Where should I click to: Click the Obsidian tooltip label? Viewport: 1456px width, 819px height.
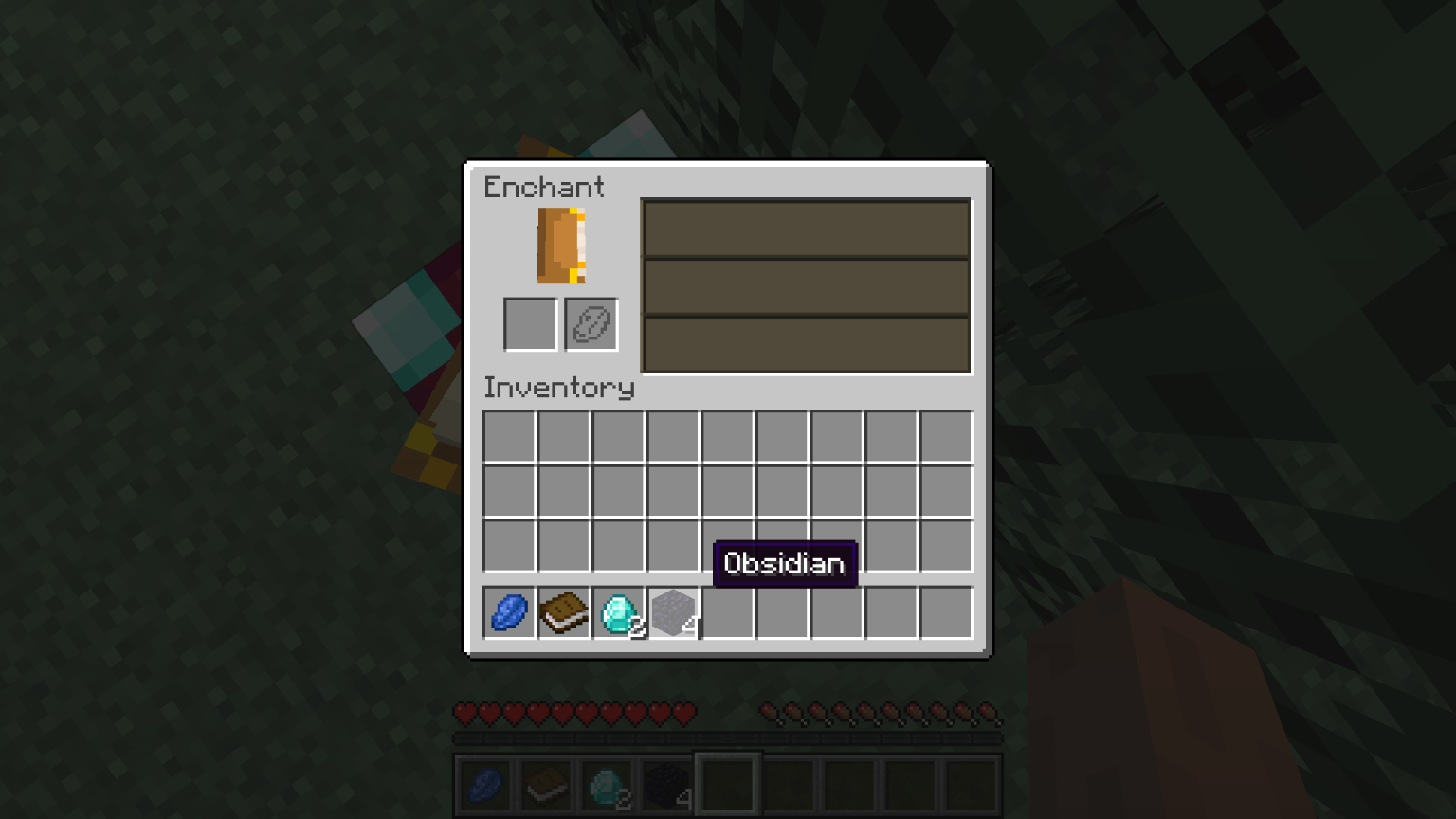784,563
